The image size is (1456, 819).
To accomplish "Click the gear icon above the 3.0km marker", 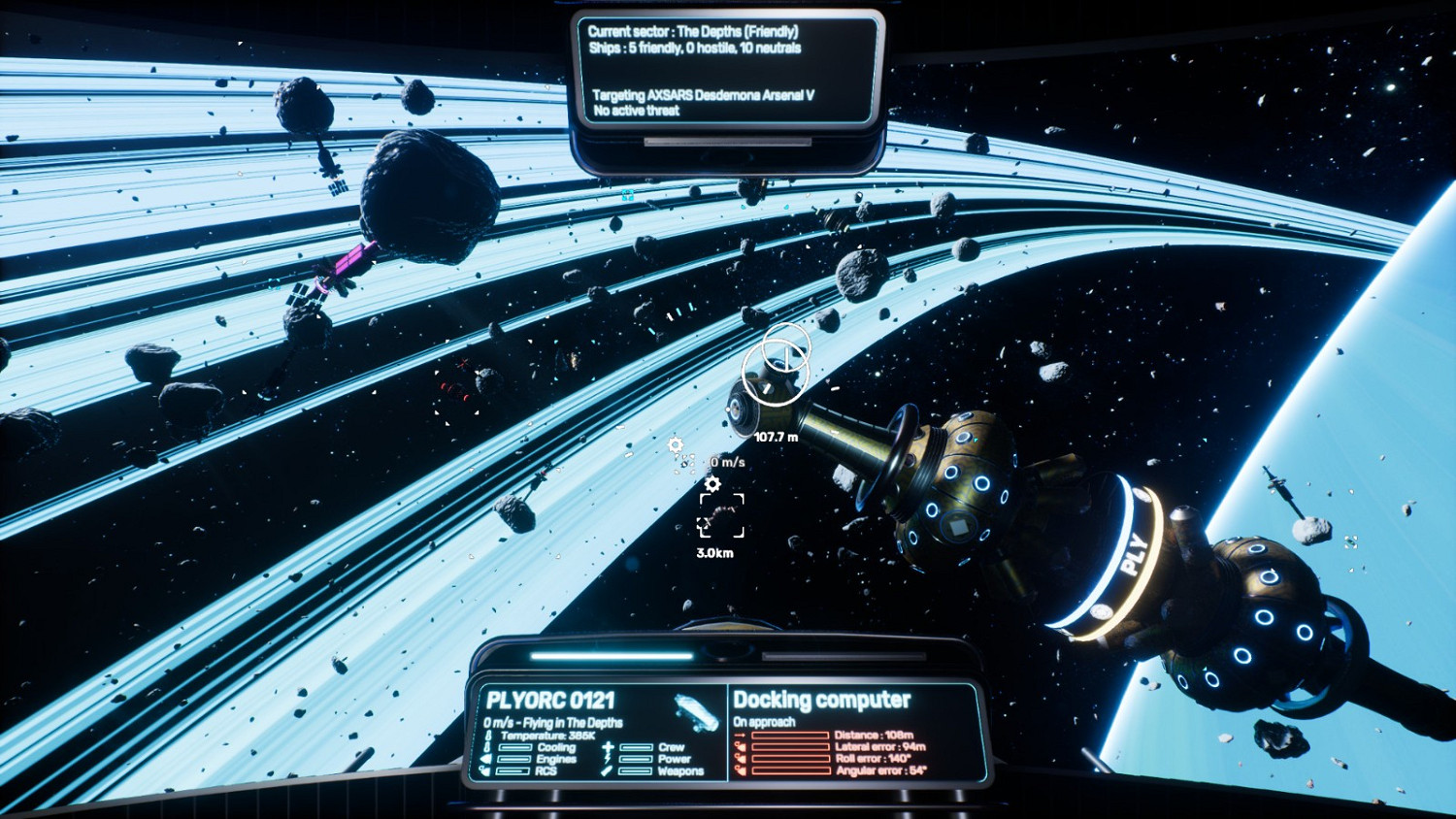I will pos(713,482).
